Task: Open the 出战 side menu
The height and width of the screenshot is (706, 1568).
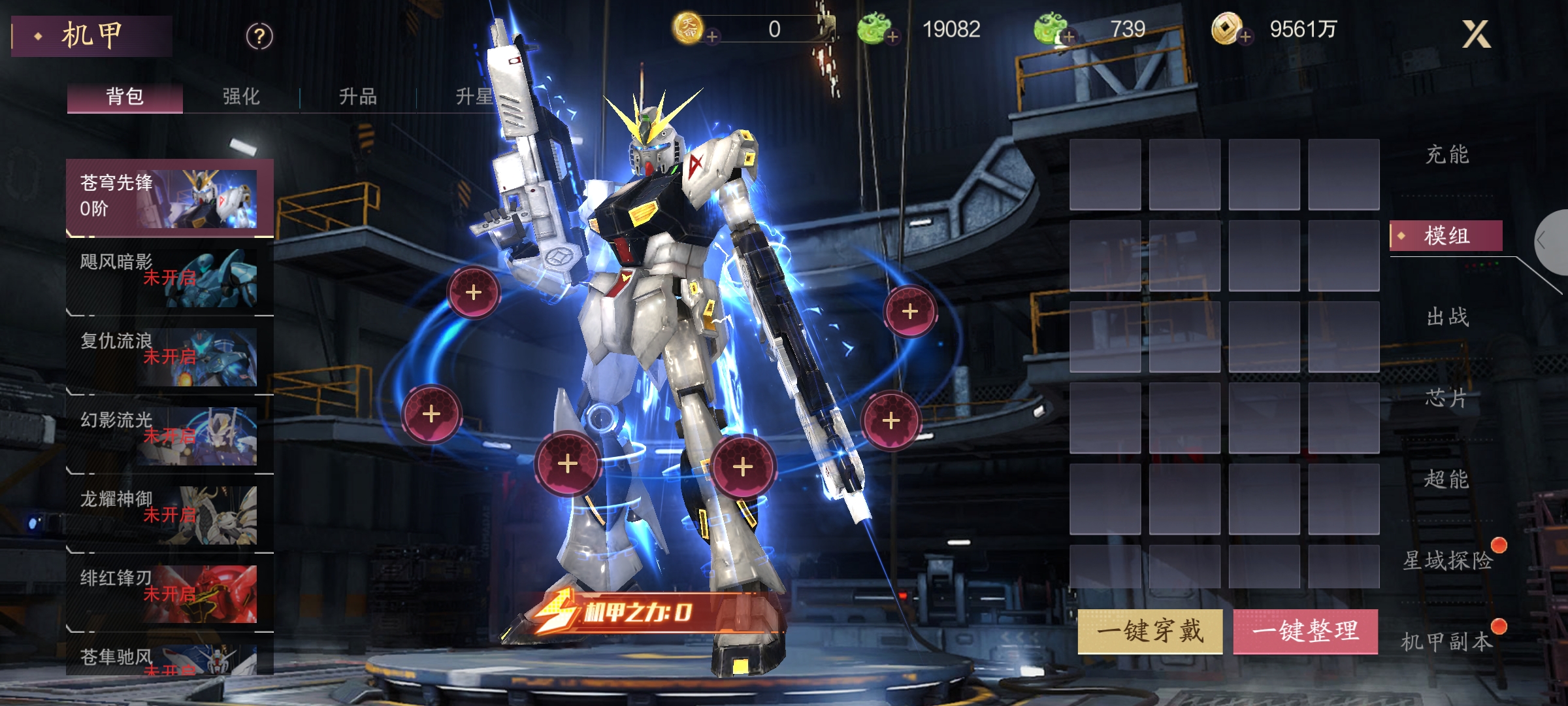Action: [1447, 317]
